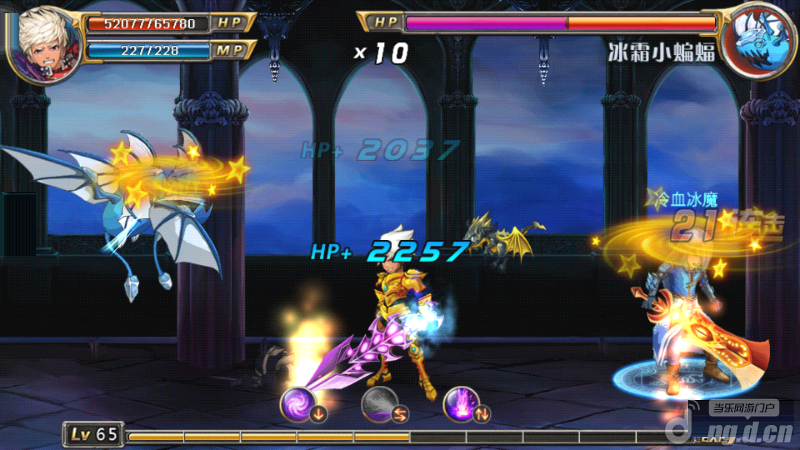The width and height of the screenshot is (800, 450).
Task: Cast the purple flame burst skill
Action: (461, 403)
